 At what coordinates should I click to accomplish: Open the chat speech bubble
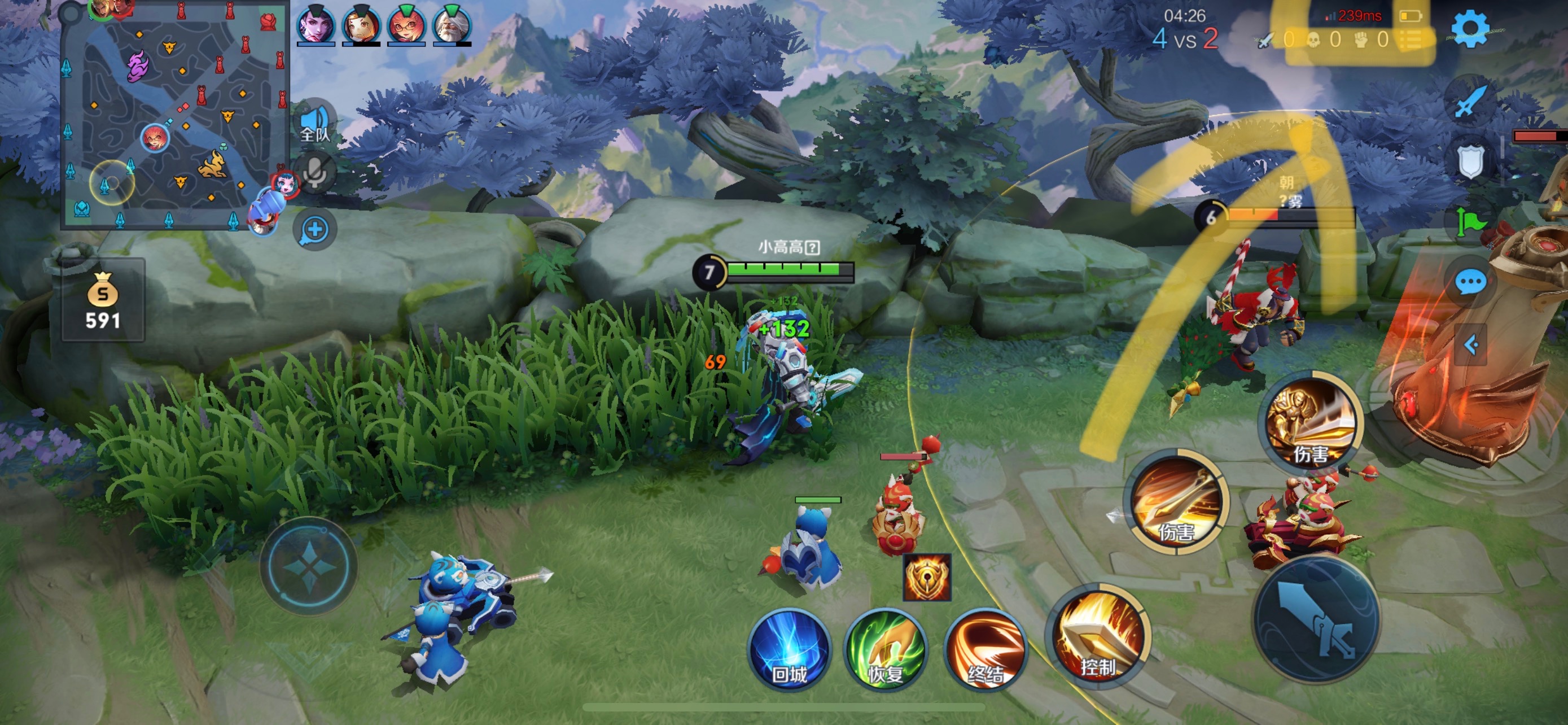click(x=1470, y=282)
